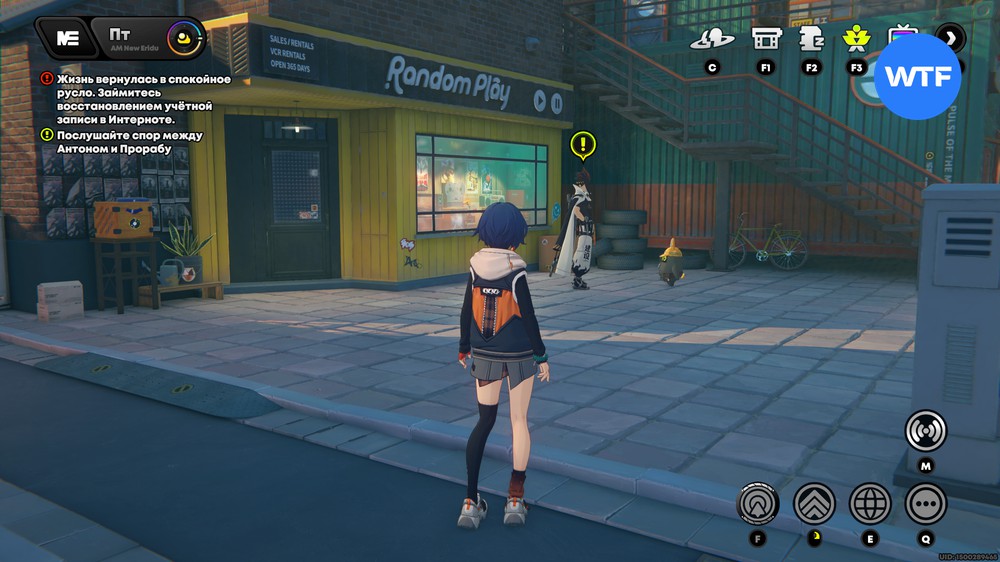Screen dimensions: 1000x562
Task: Open the sleeping-figure icon with the Z
Action: (810, 39)
